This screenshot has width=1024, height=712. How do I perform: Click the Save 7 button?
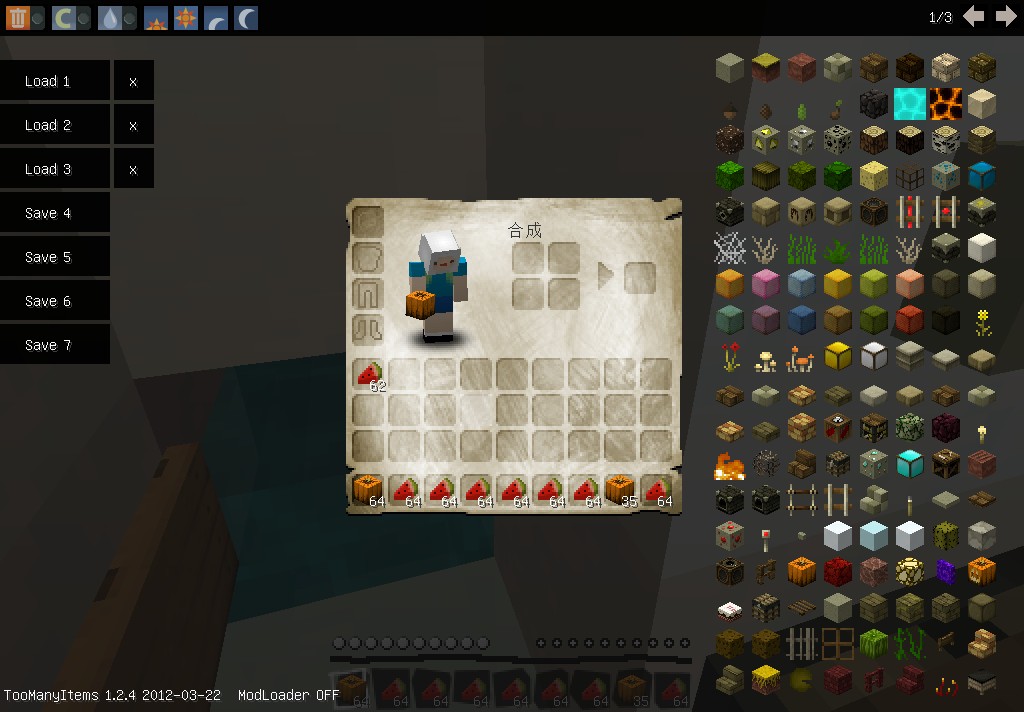tap(54, 345)
